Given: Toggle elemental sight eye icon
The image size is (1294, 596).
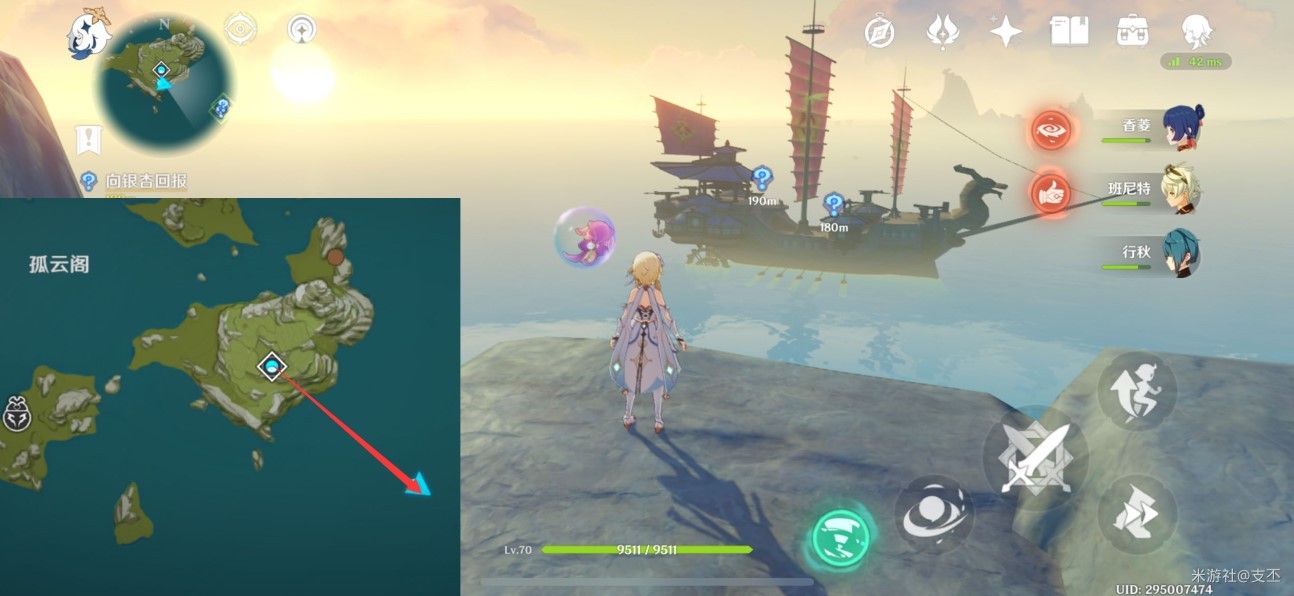Looking at the screenshot, I should tap(241, 29).
